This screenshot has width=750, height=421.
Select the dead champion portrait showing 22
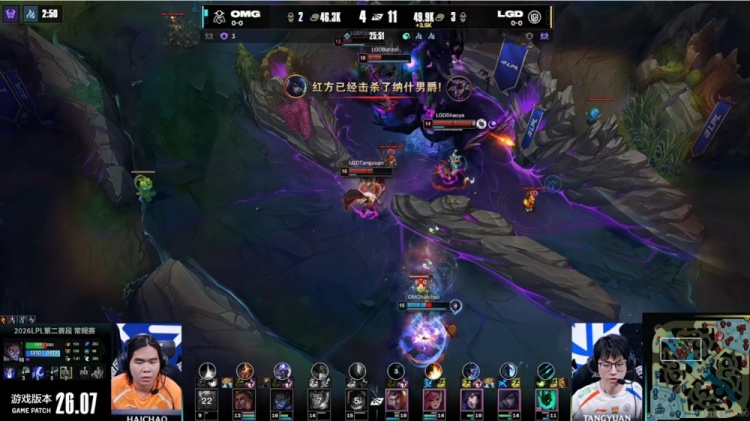coord(208,399)
